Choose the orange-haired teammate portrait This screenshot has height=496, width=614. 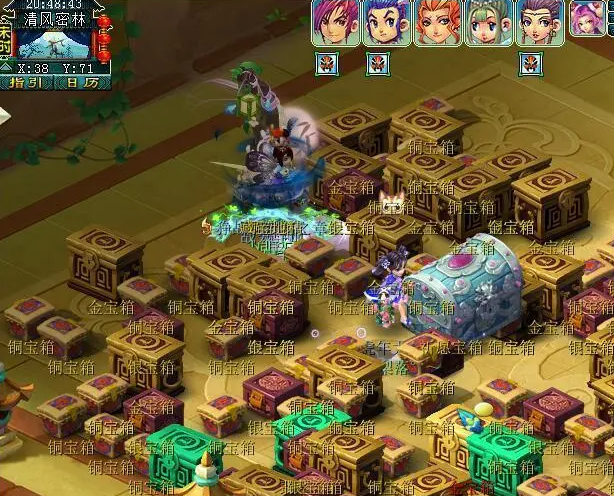[438, 22]
